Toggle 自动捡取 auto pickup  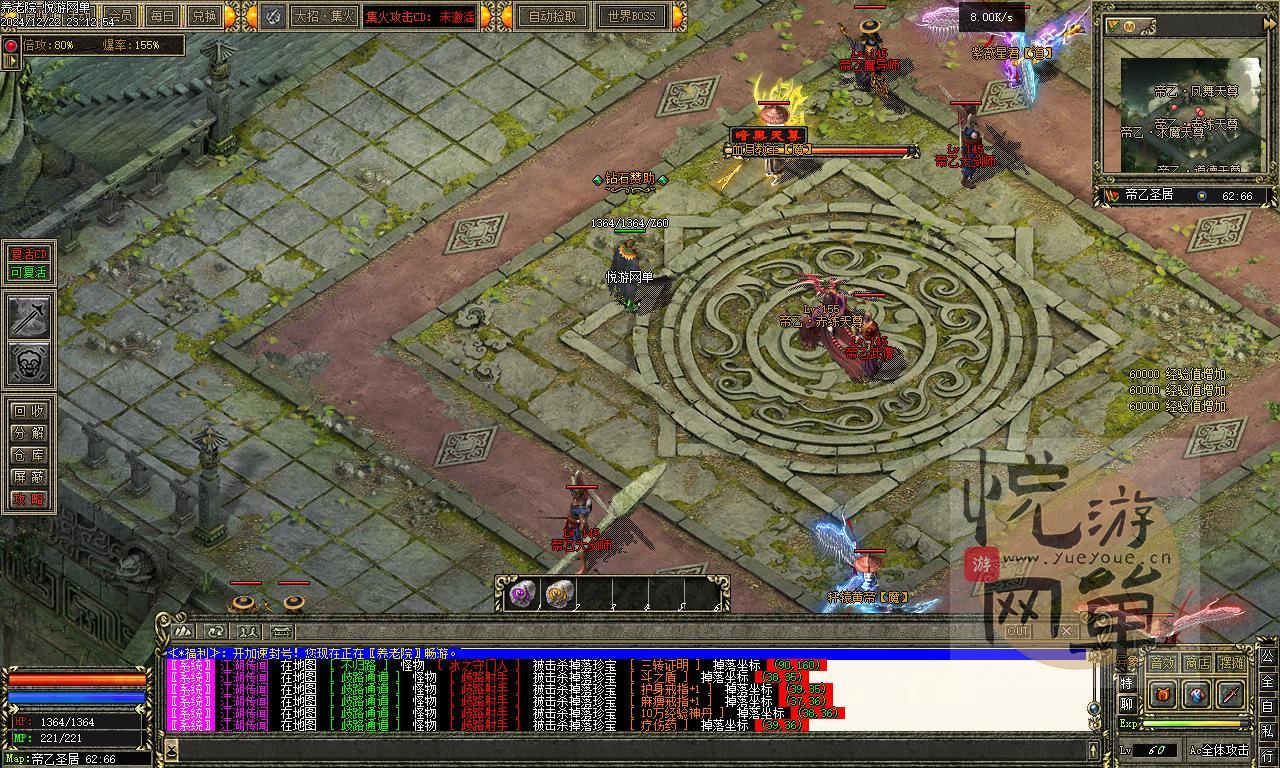(552, 16)
